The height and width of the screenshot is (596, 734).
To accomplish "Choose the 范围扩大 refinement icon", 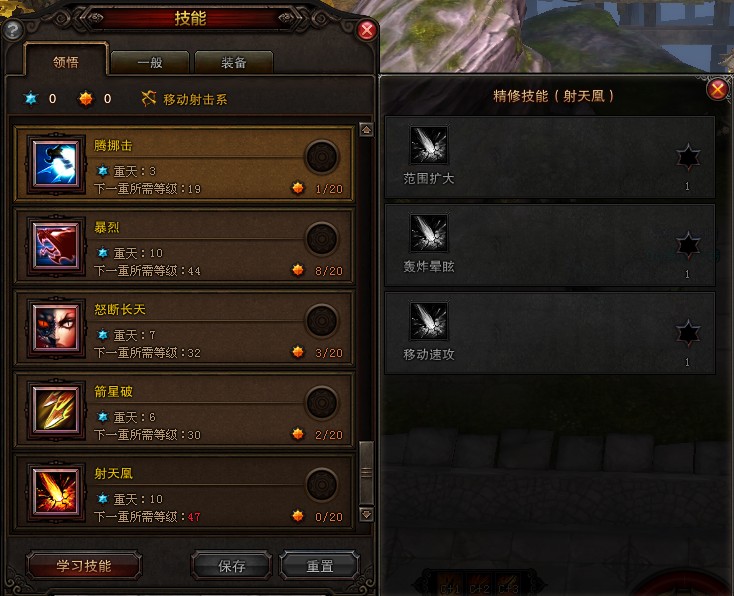I will click(429, 146).
